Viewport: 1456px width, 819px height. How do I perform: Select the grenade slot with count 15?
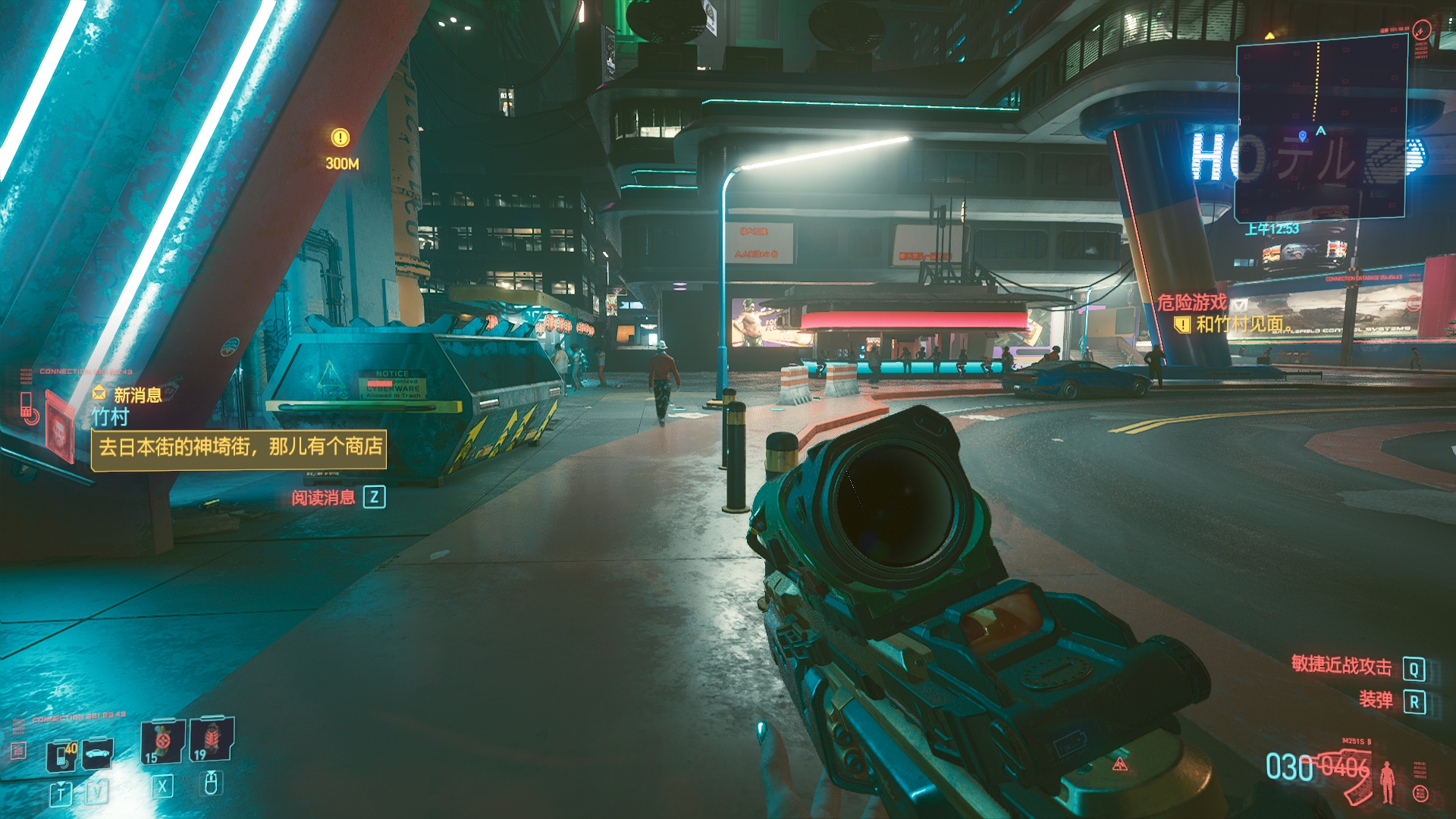point(162,741)
